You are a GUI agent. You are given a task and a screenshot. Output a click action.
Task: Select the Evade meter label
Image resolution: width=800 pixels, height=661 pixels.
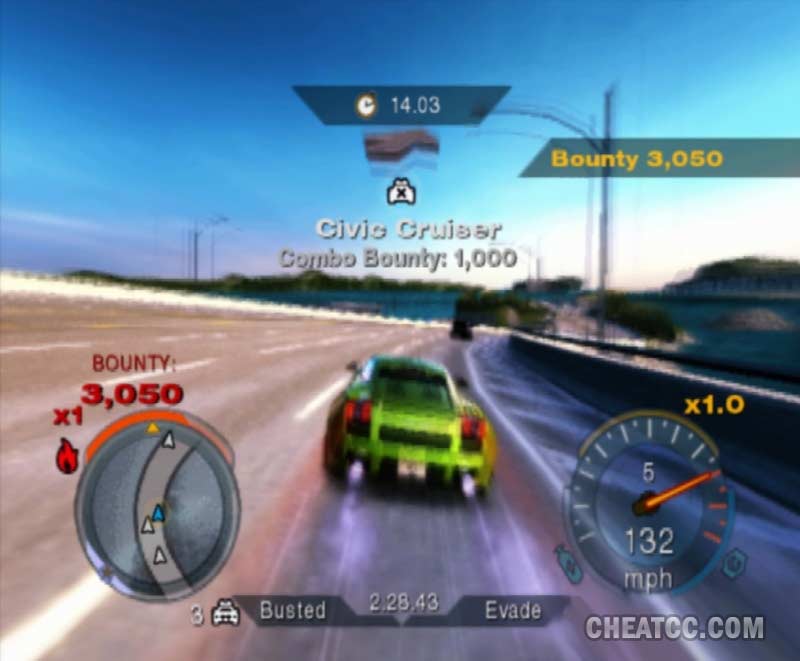[513, 610]
